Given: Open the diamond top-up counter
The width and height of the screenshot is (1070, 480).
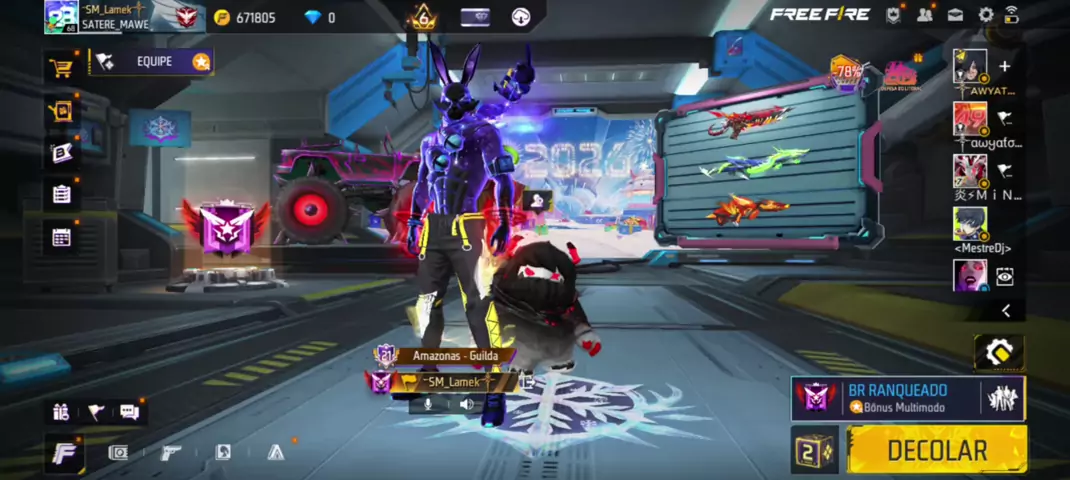Looking at the screenshot, I should point(320,18).
